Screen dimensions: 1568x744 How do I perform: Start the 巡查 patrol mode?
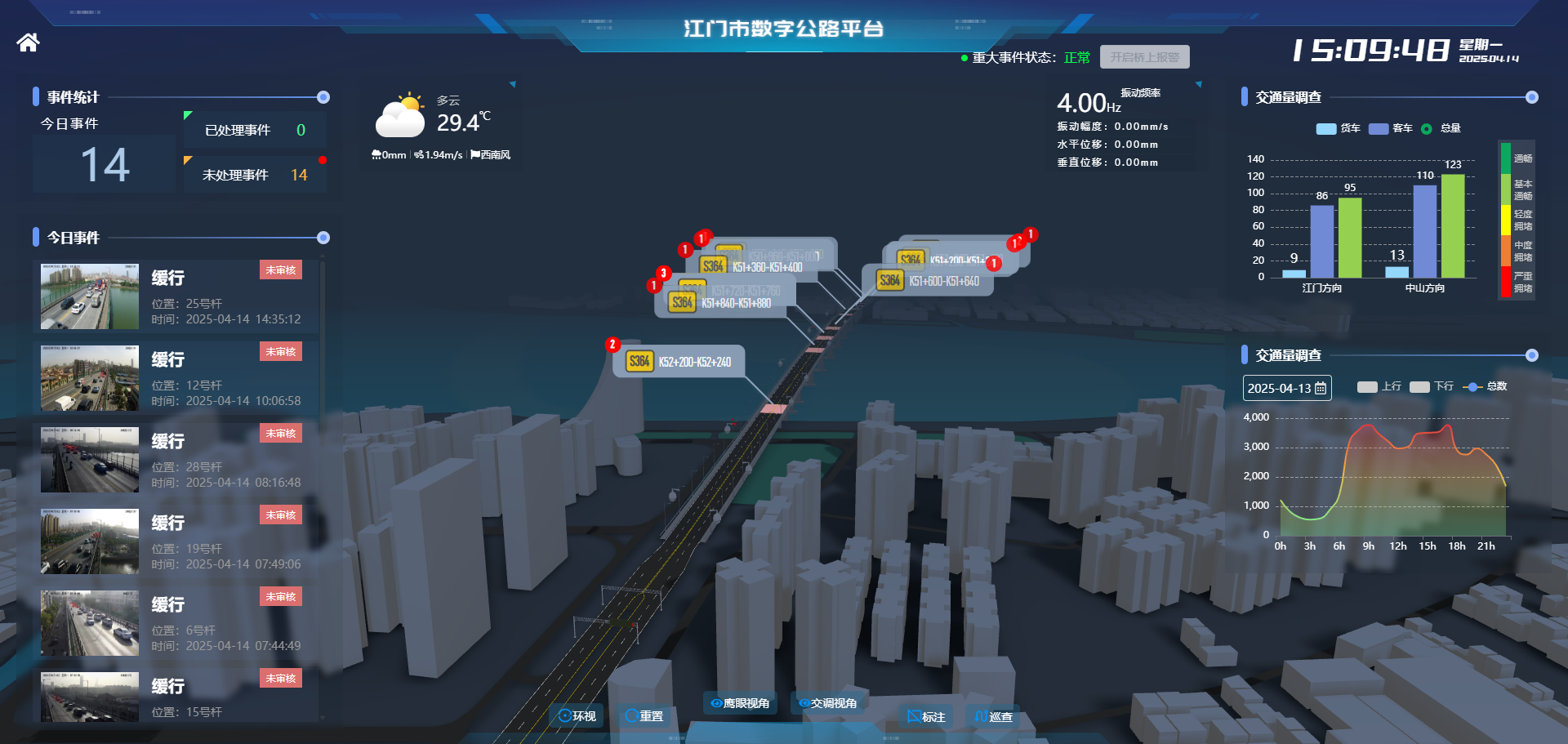(x=992, y=717)
